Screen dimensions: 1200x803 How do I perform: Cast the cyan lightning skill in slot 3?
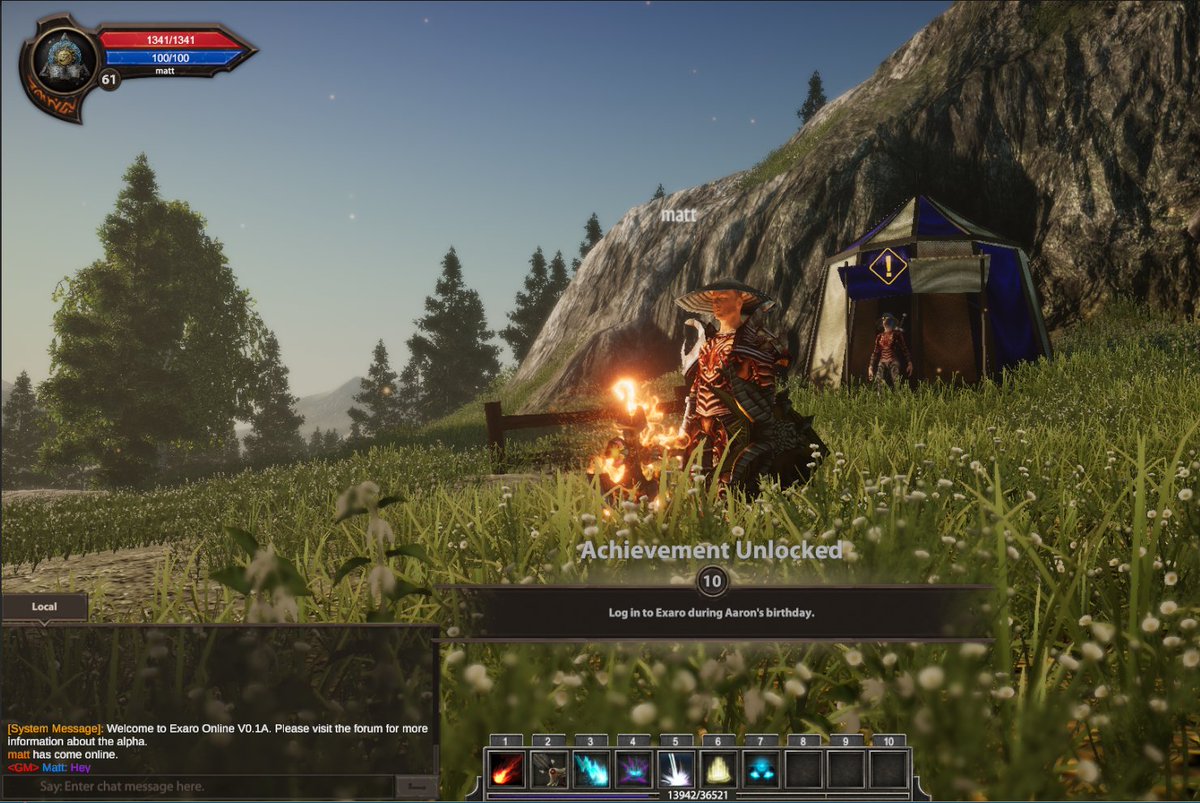(x=591, y=769)
